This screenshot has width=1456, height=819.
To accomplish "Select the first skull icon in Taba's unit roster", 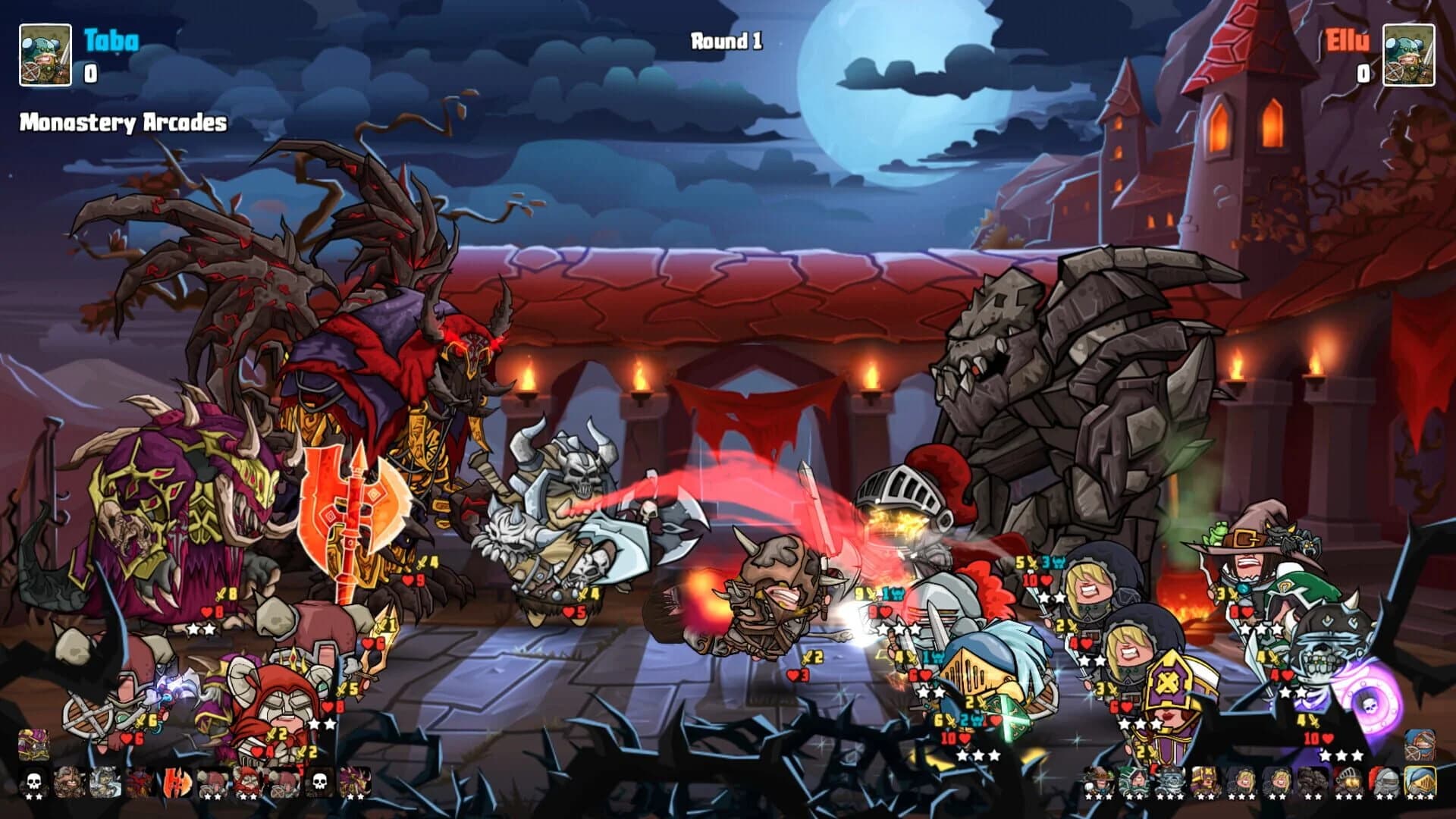I will pos(34,783).
